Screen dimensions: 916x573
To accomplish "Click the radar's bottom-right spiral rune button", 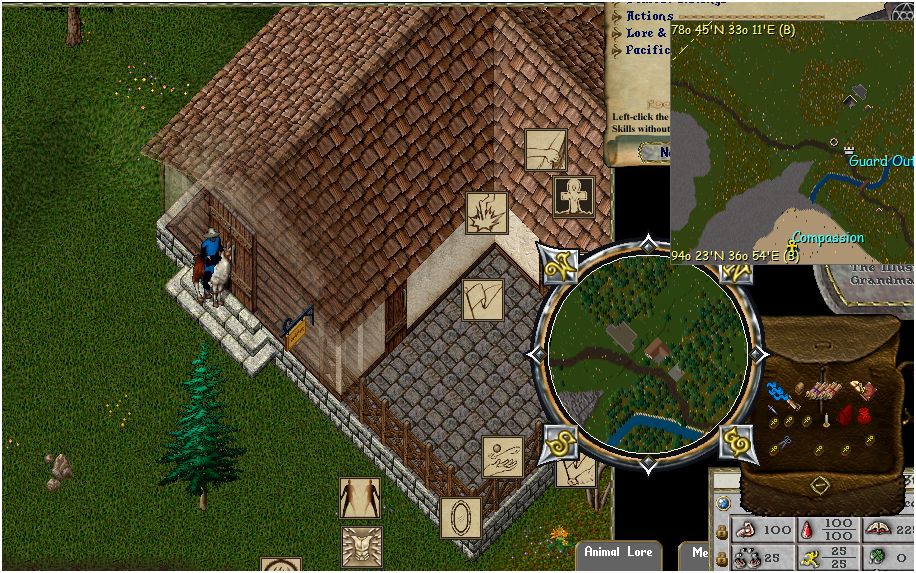I will pos(737,443).
